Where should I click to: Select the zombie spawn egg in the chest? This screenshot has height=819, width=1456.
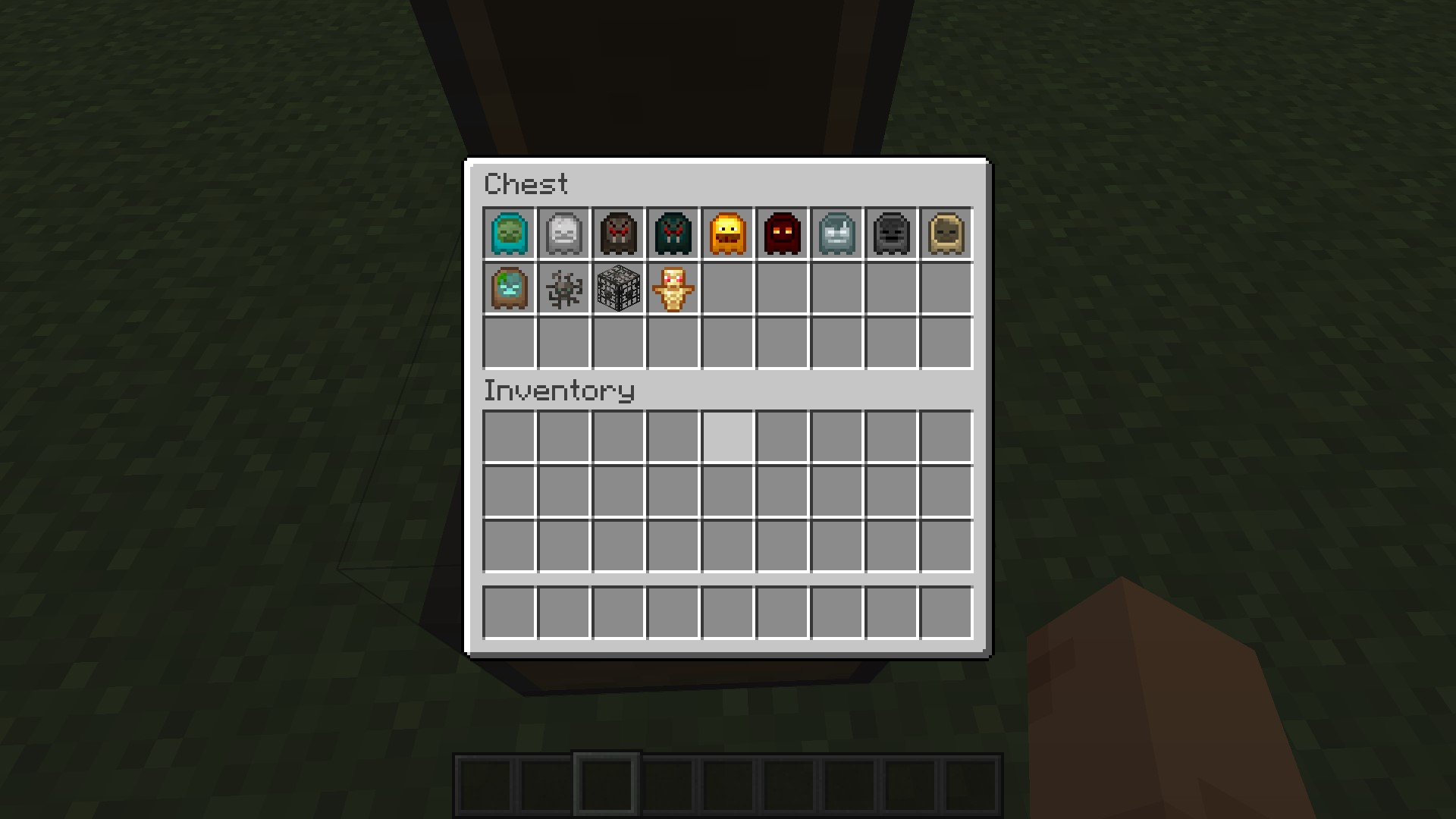tap(507, 233)
